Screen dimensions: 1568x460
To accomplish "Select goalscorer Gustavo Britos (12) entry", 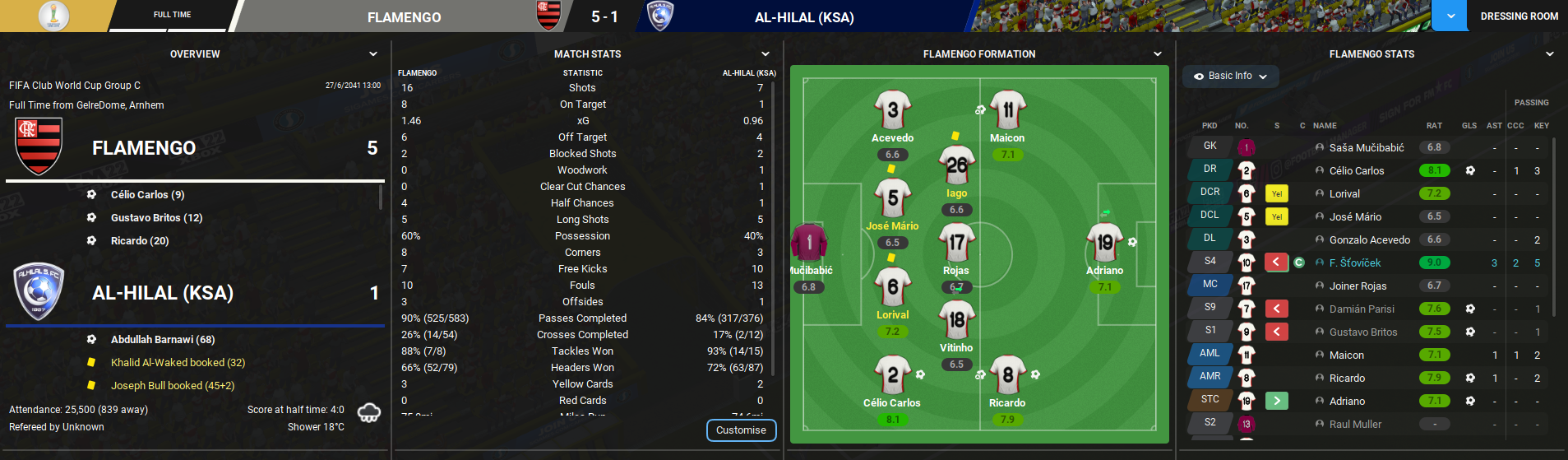I will (156, 218).
